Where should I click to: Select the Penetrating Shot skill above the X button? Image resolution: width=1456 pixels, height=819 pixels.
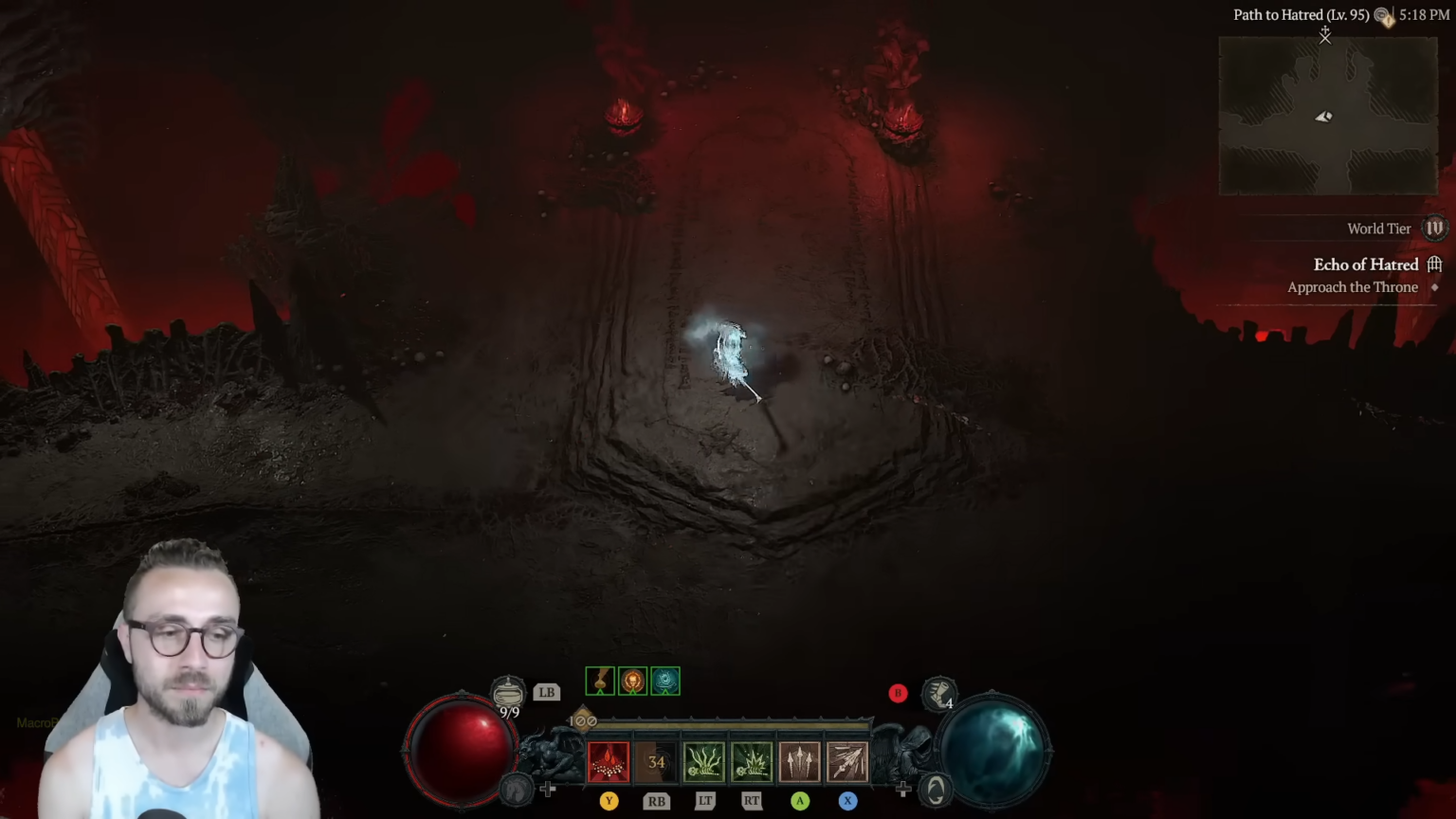846,761
